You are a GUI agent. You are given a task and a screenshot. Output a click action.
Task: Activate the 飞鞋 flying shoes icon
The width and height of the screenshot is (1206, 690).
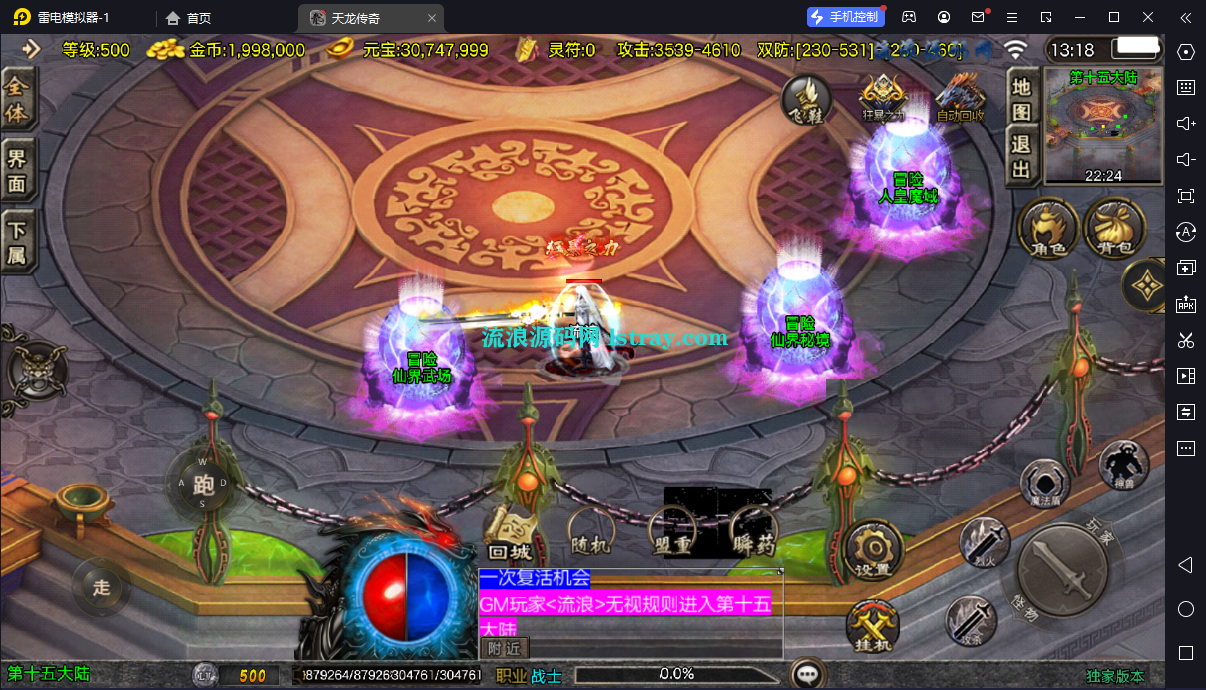[x=806, y=99]
